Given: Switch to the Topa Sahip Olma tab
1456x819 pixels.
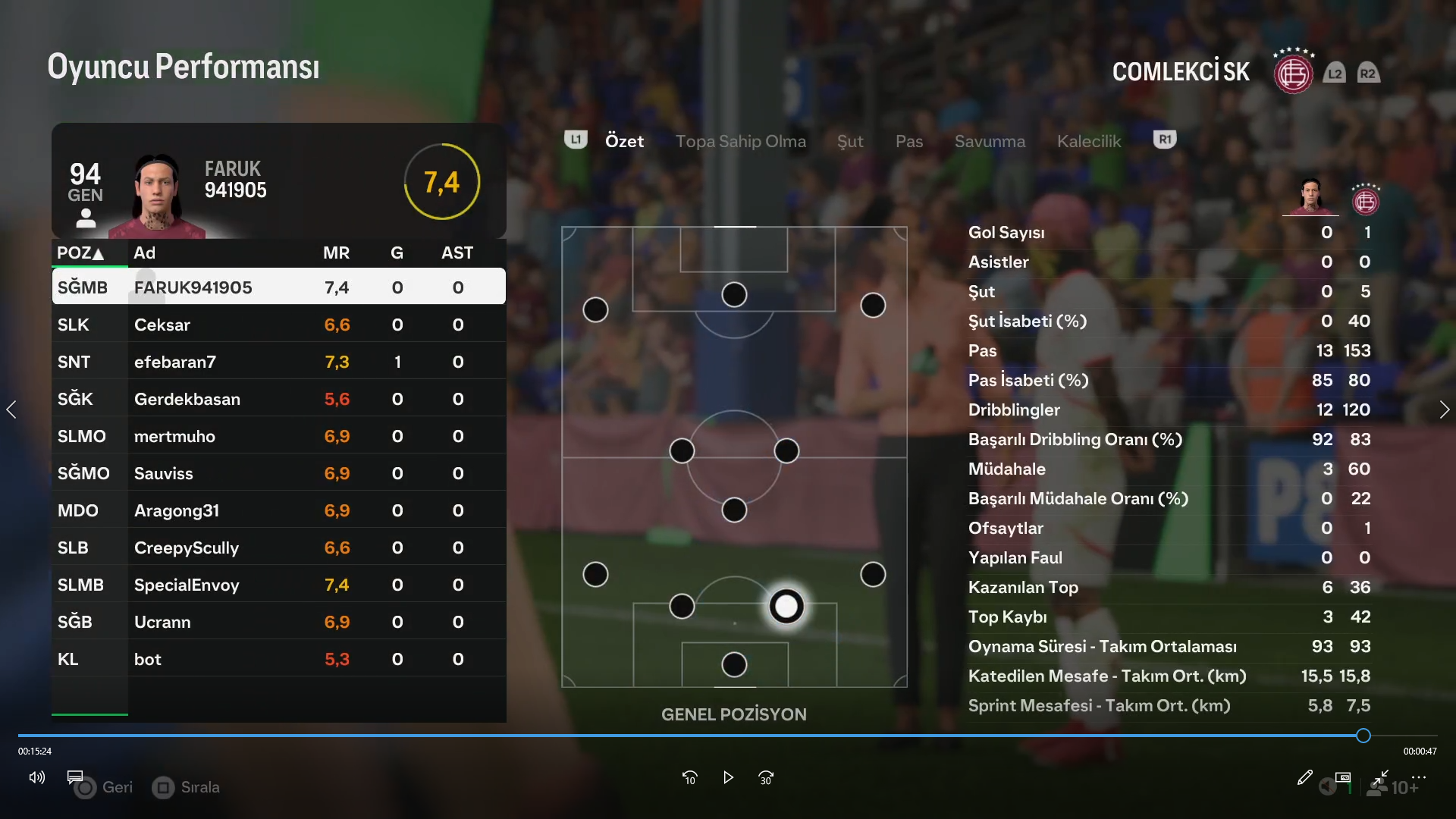Looking at the screenshot, I should point(740,141).
